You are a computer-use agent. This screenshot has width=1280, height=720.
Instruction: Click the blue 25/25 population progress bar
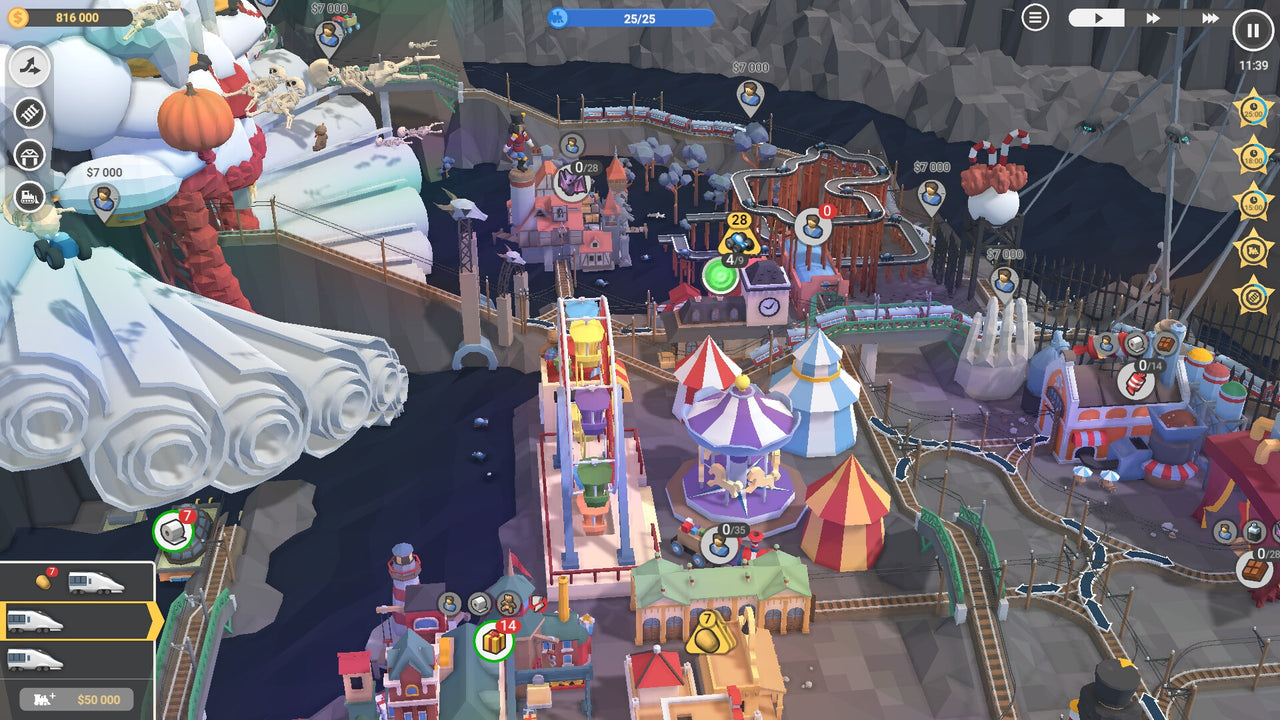point(640,15)
